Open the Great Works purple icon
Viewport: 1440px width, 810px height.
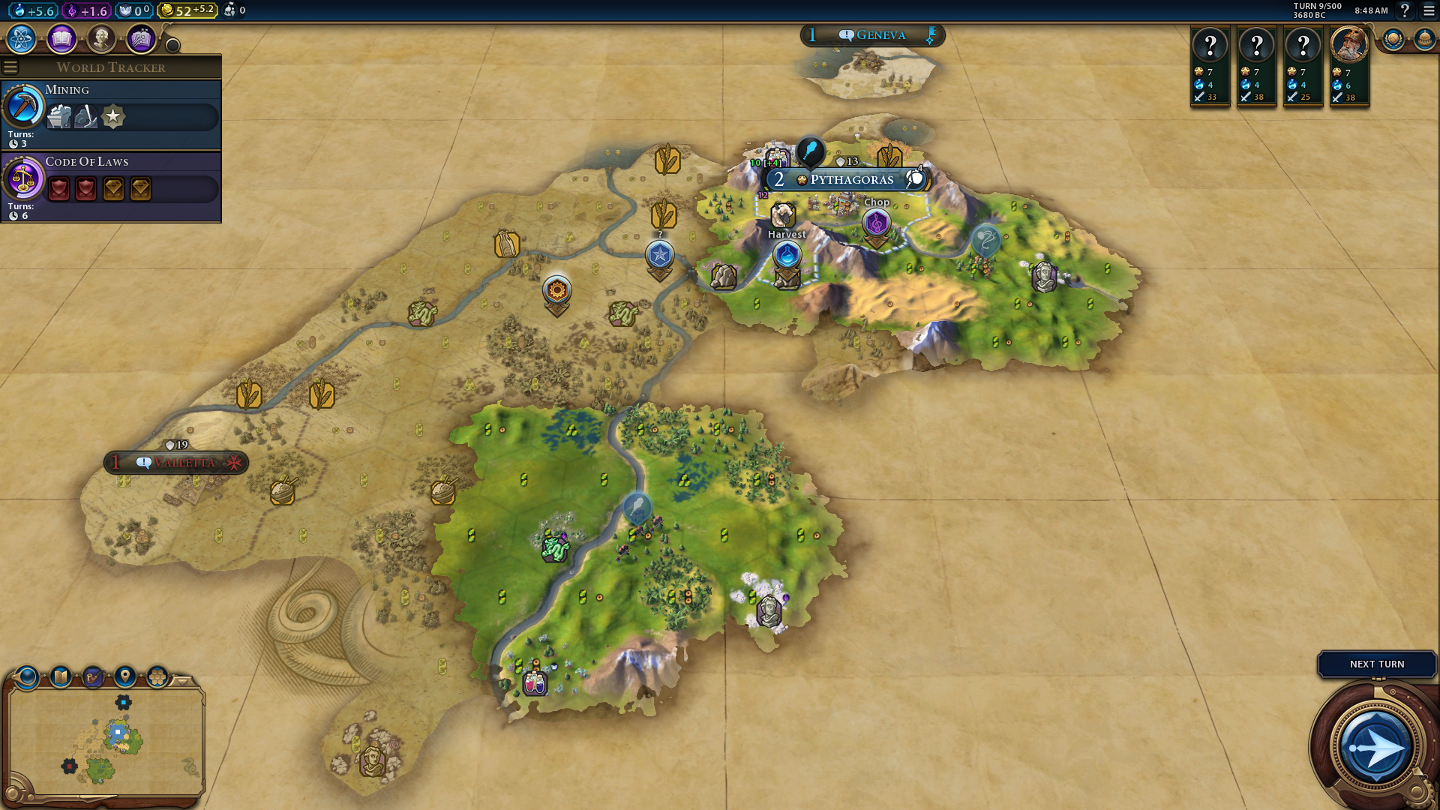click(141, 39)
